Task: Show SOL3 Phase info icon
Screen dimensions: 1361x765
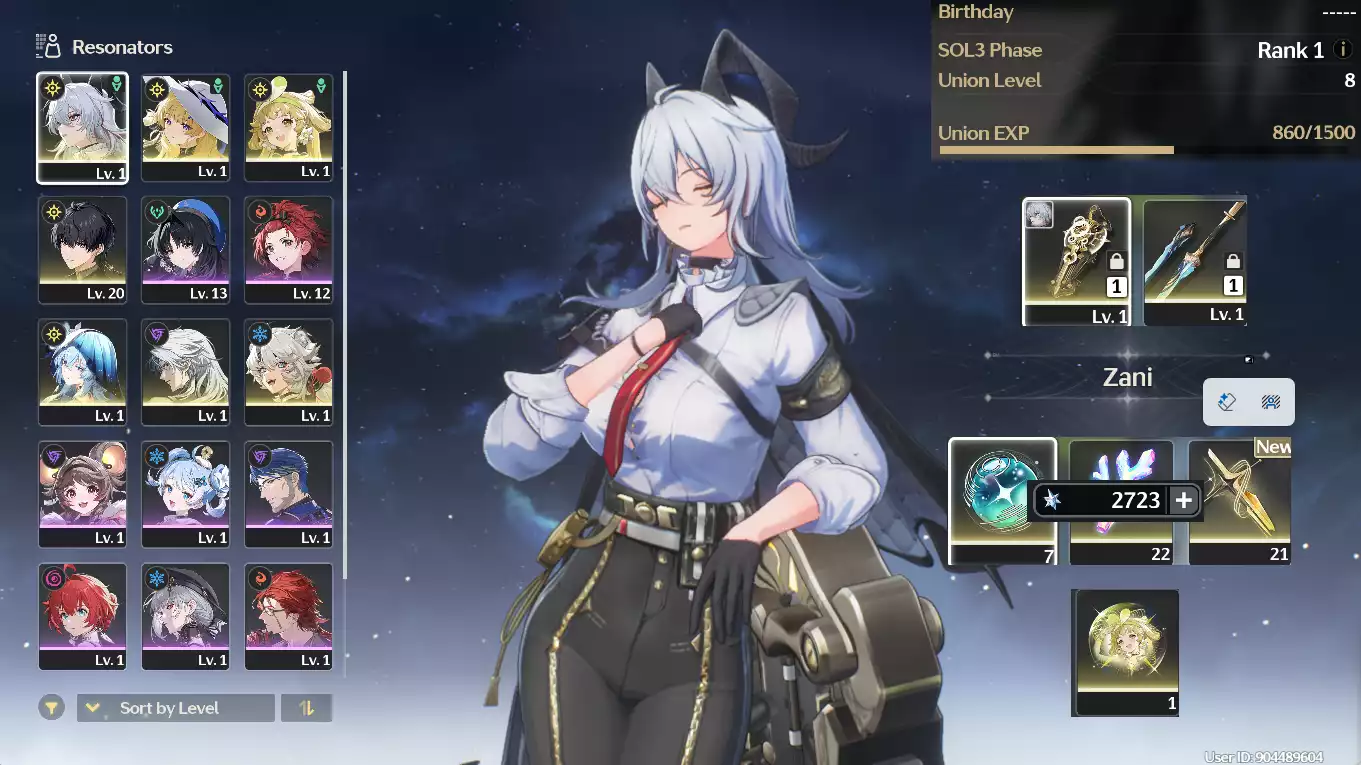Action: 1343,49
